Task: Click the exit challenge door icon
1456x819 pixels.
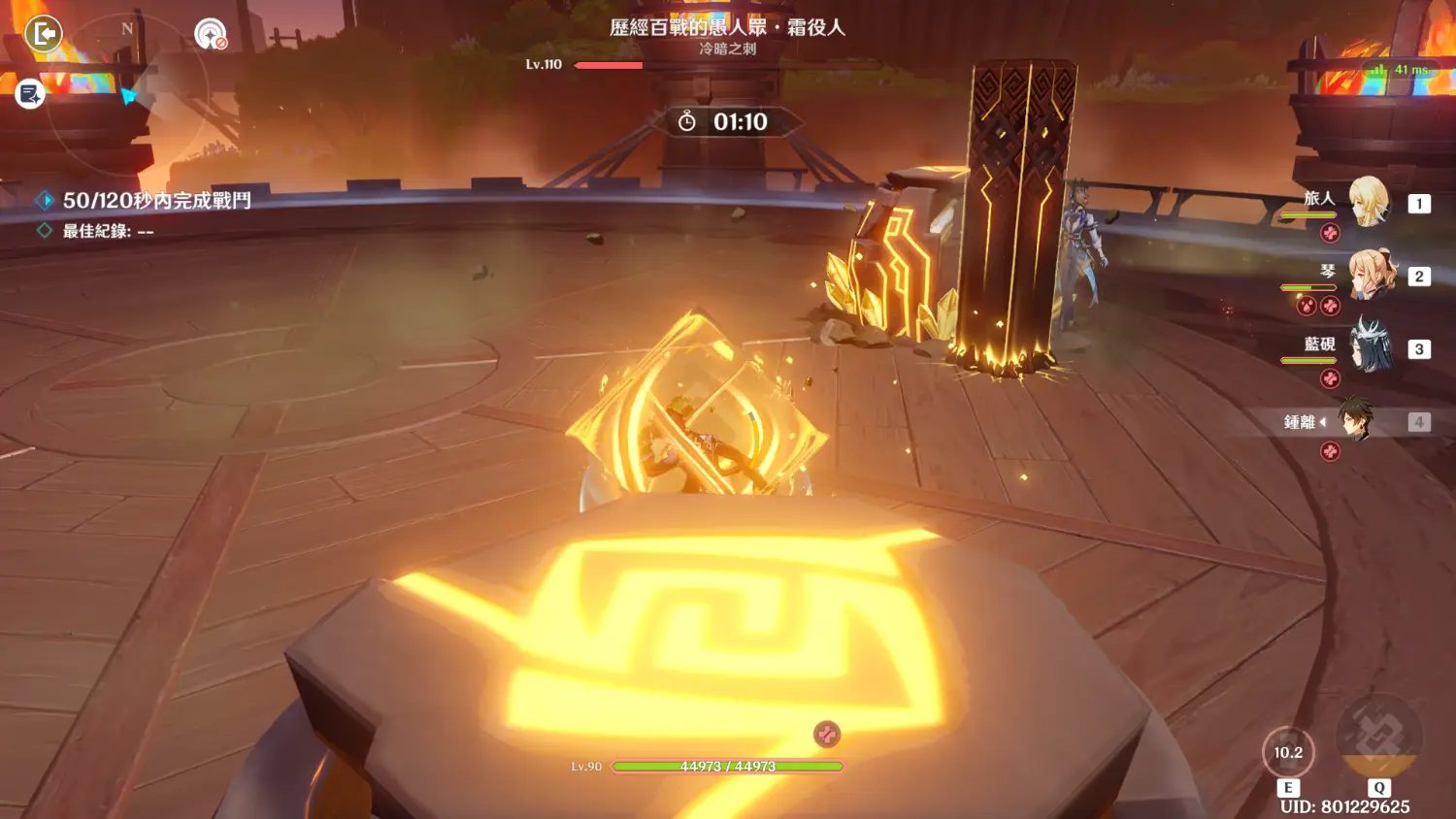Action: pyautogui.click(x=44, y=34)
